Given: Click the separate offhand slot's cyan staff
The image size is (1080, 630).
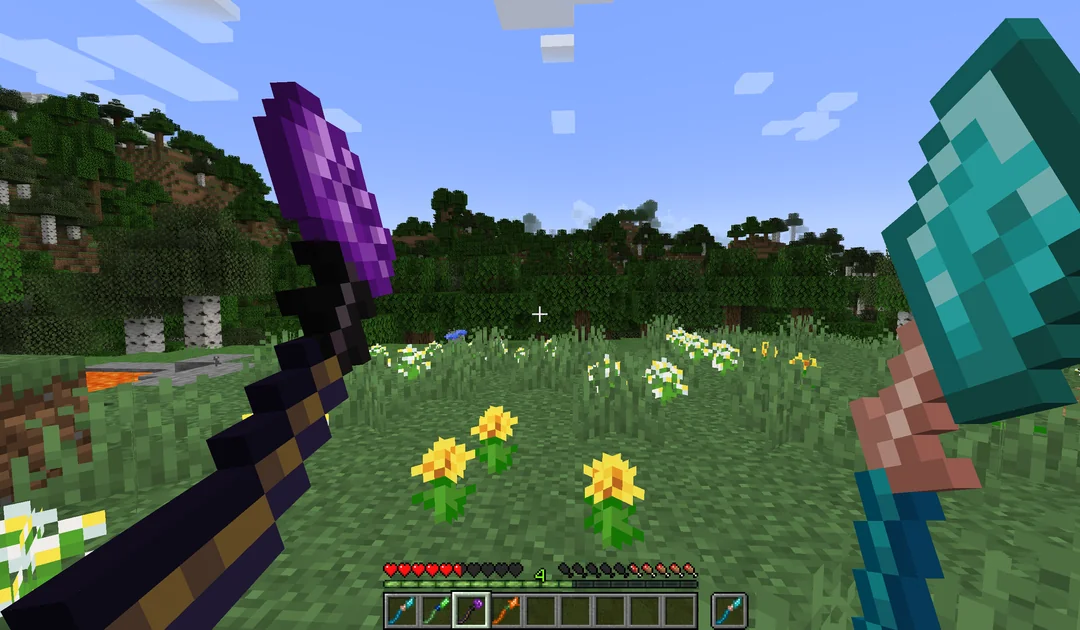Looking at the screenshot, I should pyautogui.click(x=729, y=609).
